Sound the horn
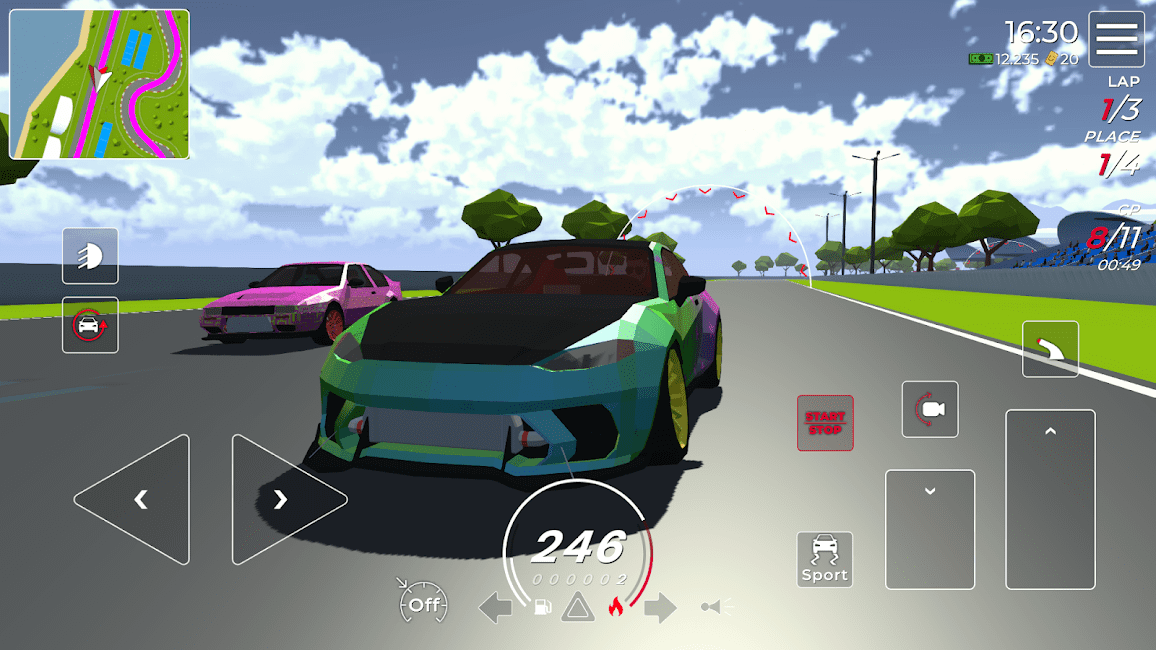This screenshot has height=650, width=1156. click(x=716, y=606)
